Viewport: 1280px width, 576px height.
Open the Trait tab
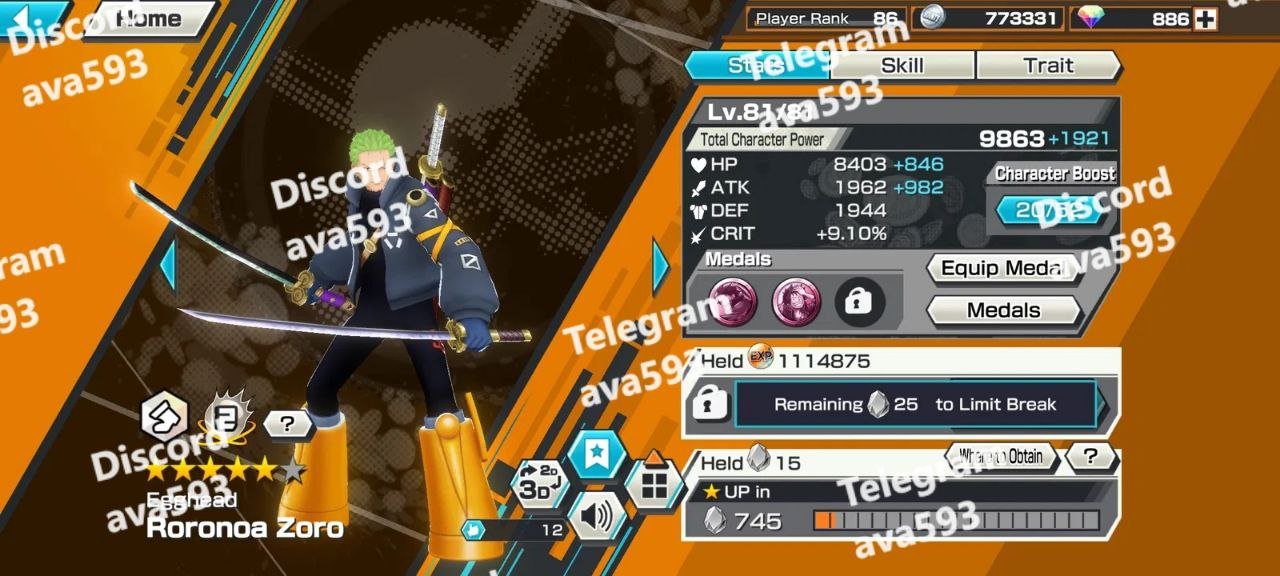click(1048, 66)
